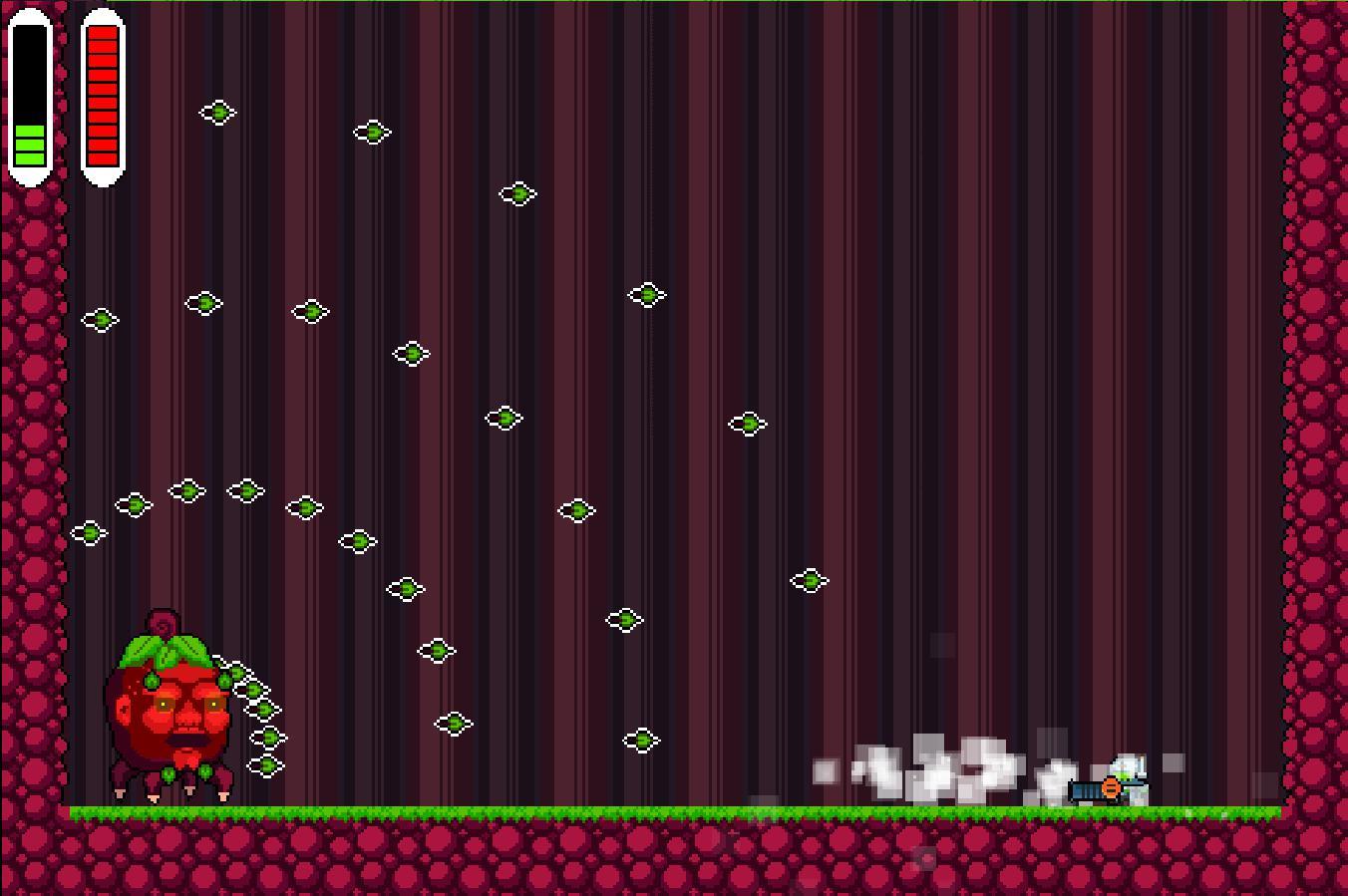Select the seed projectile nearest the player
This screenshot has width=1348, height=896.
pyautogui.click(x=811, y=580)
